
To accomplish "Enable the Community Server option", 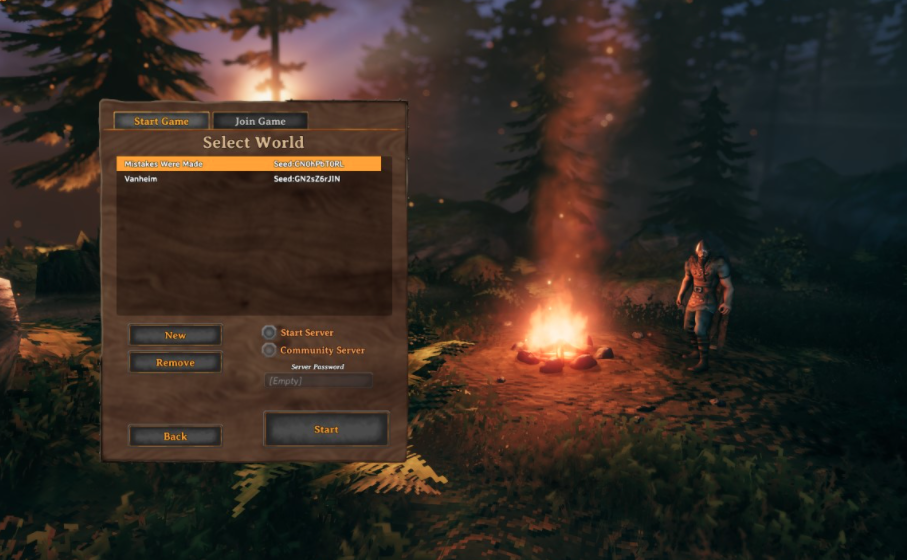I will 269,350.
